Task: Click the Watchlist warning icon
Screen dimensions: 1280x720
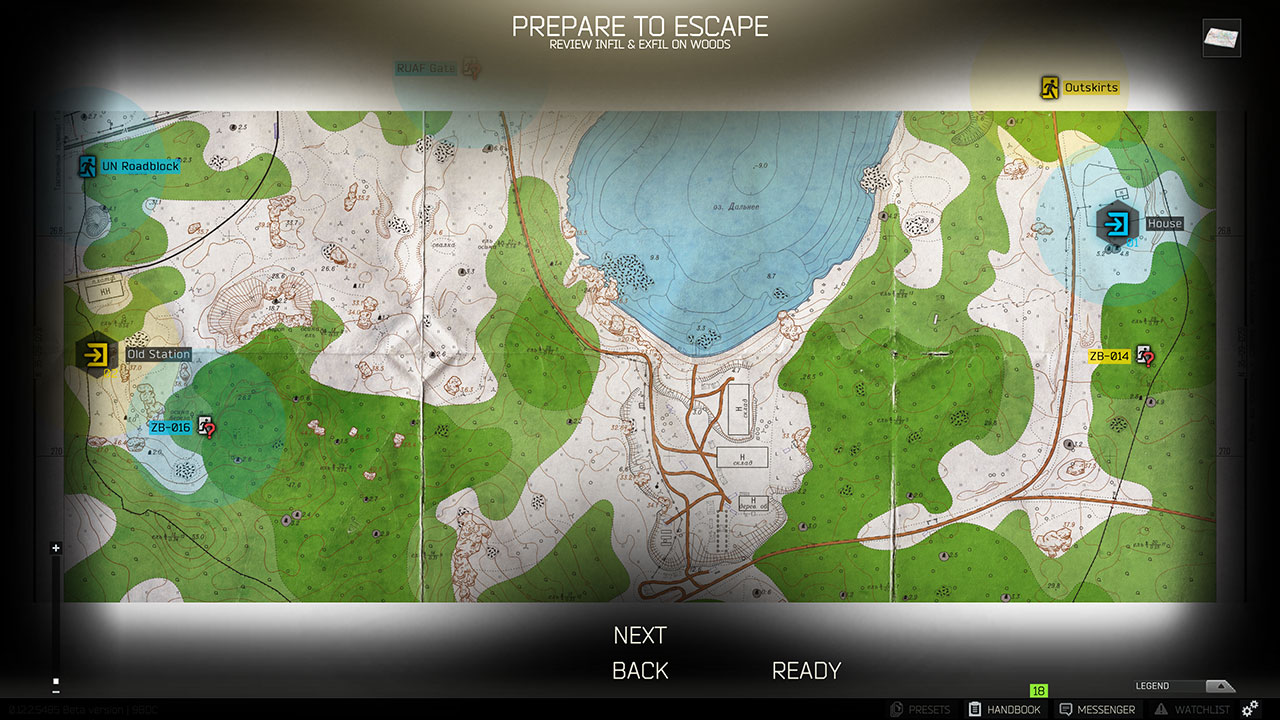Action: pyautogui.click(x=1160, y=709)
